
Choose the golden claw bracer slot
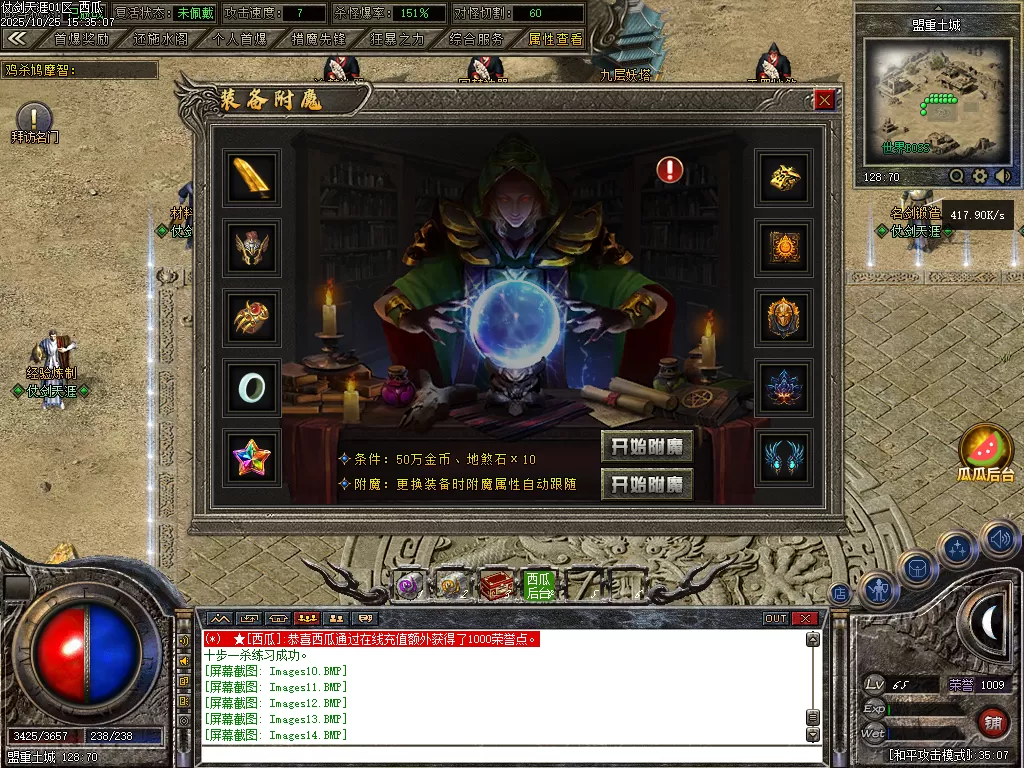click(x=252, y=318)
